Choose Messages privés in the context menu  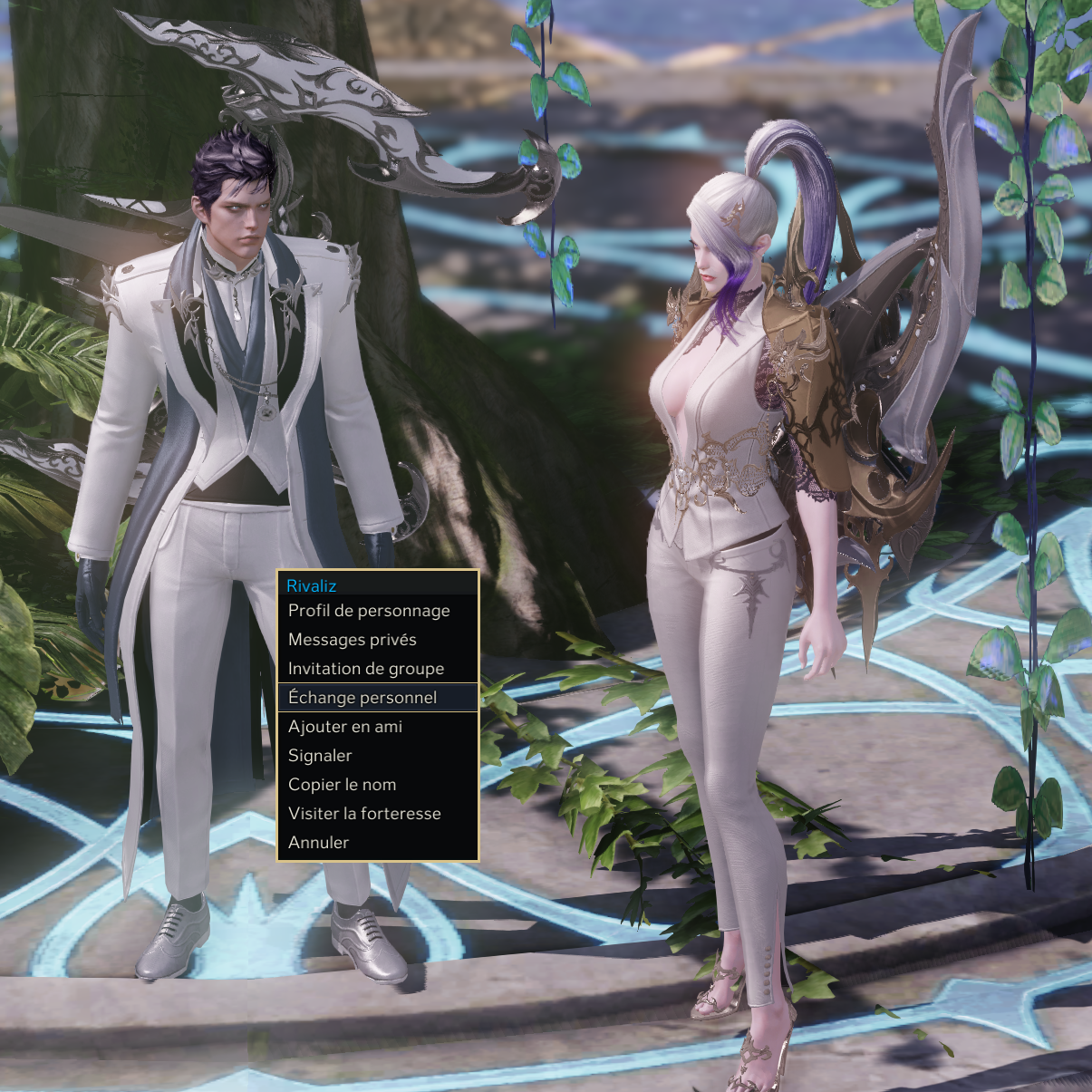click(x=353, y=640)
